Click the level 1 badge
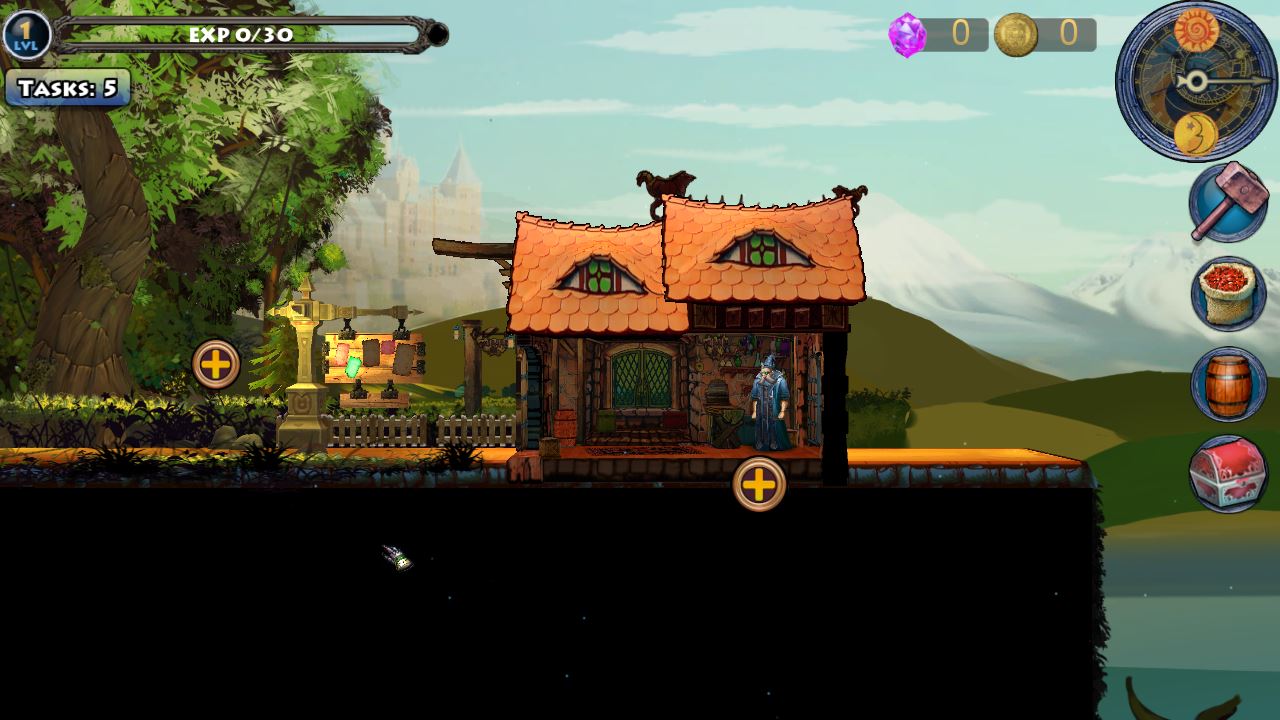Screen dimensions: 1280x720 [26, 36]
